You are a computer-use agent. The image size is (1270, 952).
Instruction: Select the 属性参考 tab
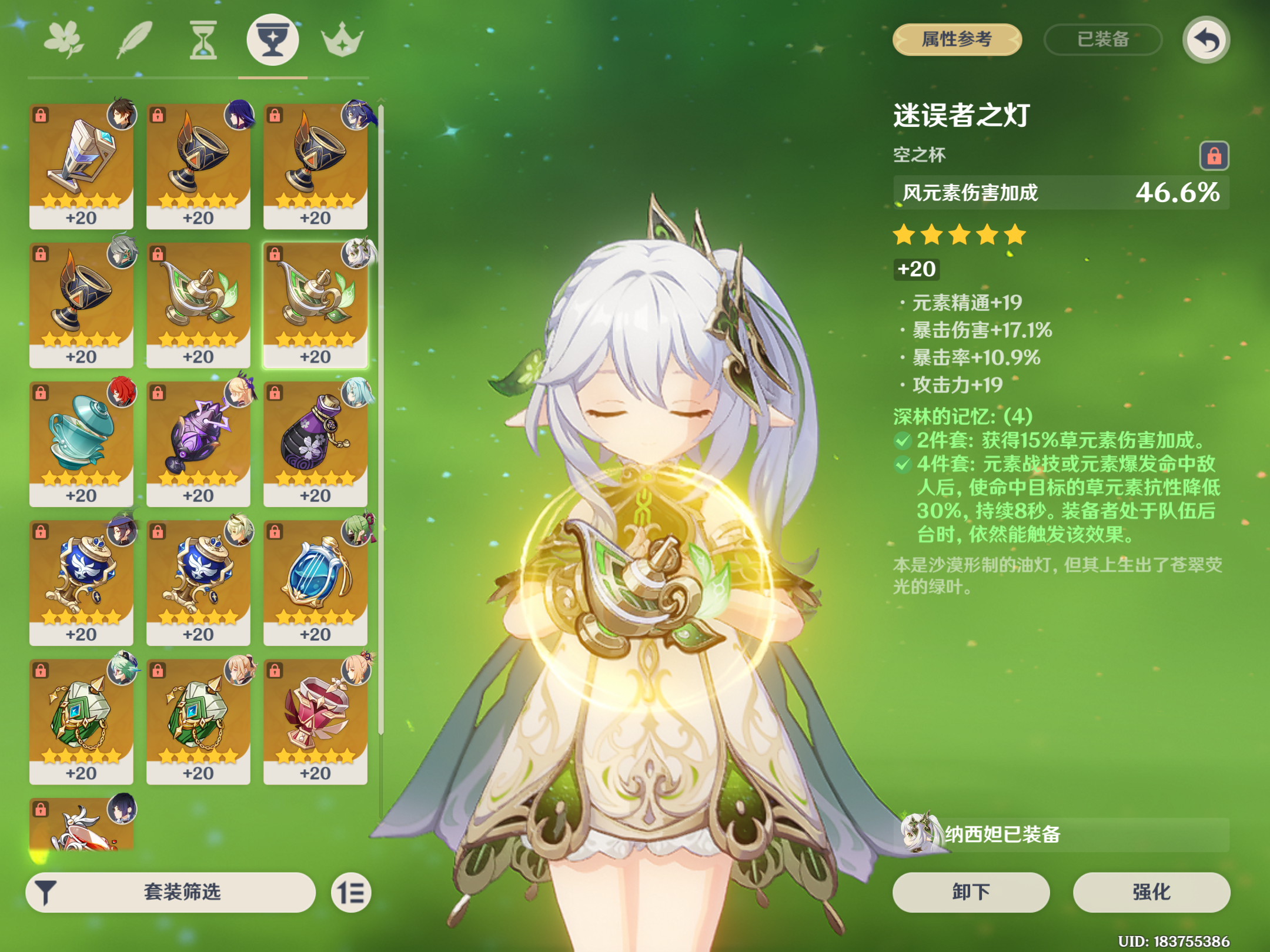[x=955, y=39]
